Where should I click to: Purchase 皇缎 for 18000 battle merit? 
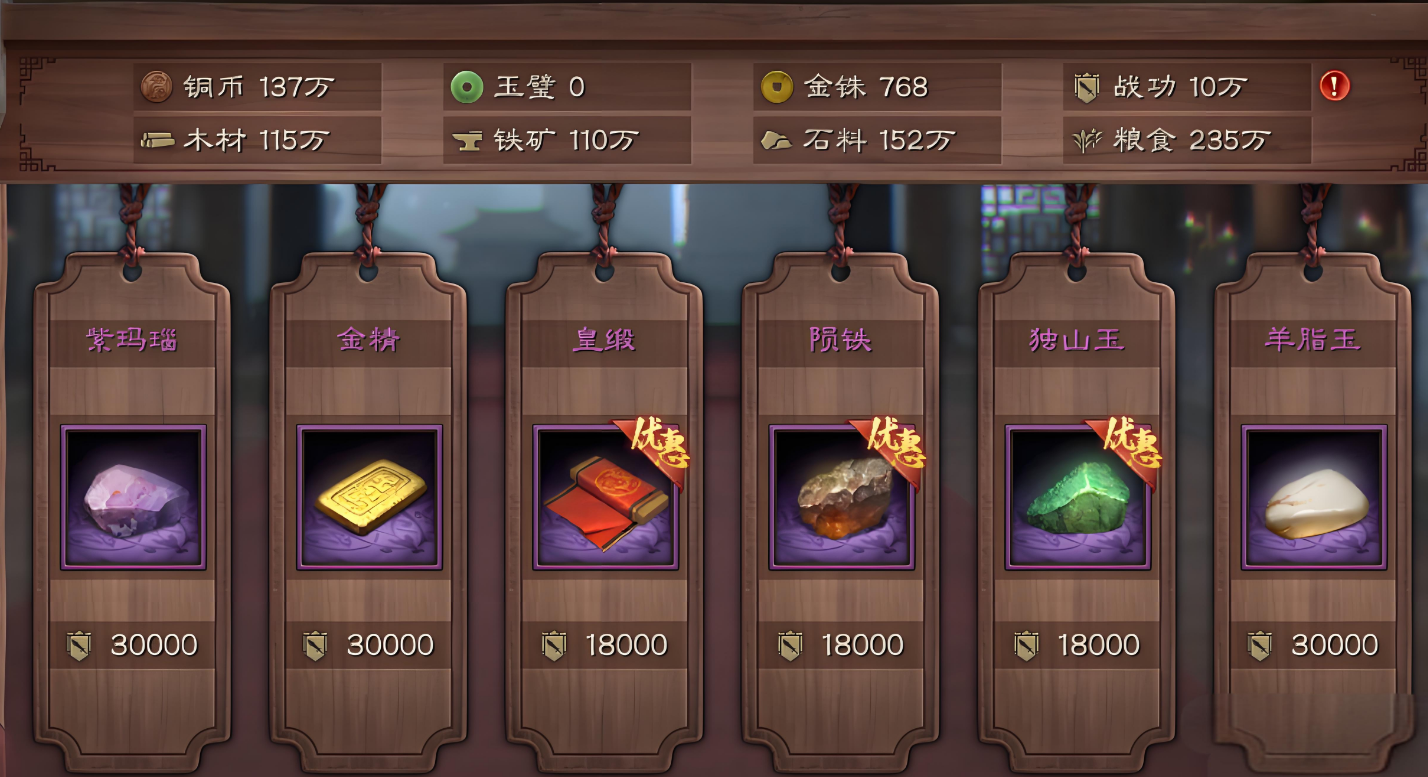(605, 645)
